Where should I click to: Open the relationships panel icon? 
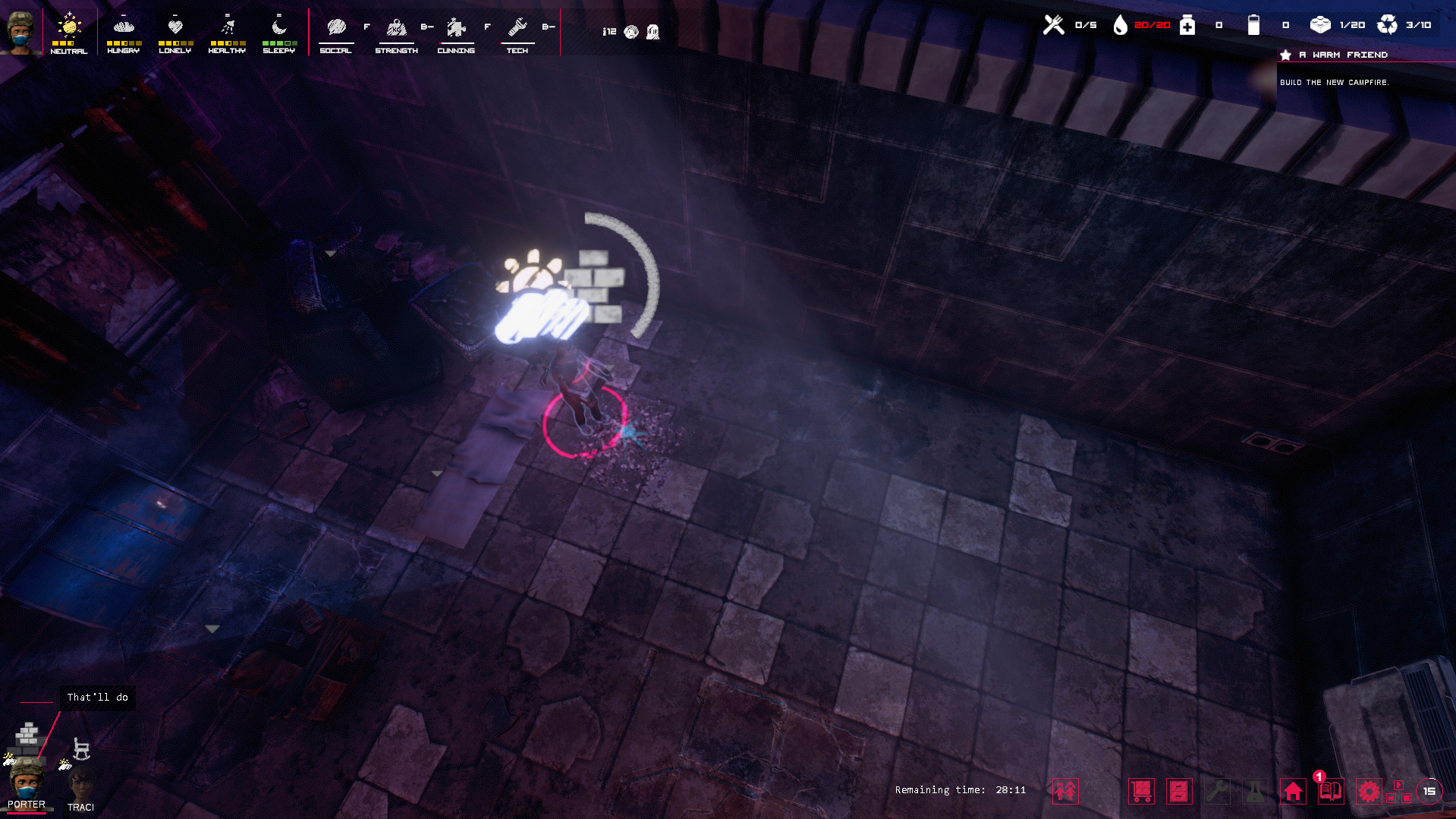point(1065,791)
